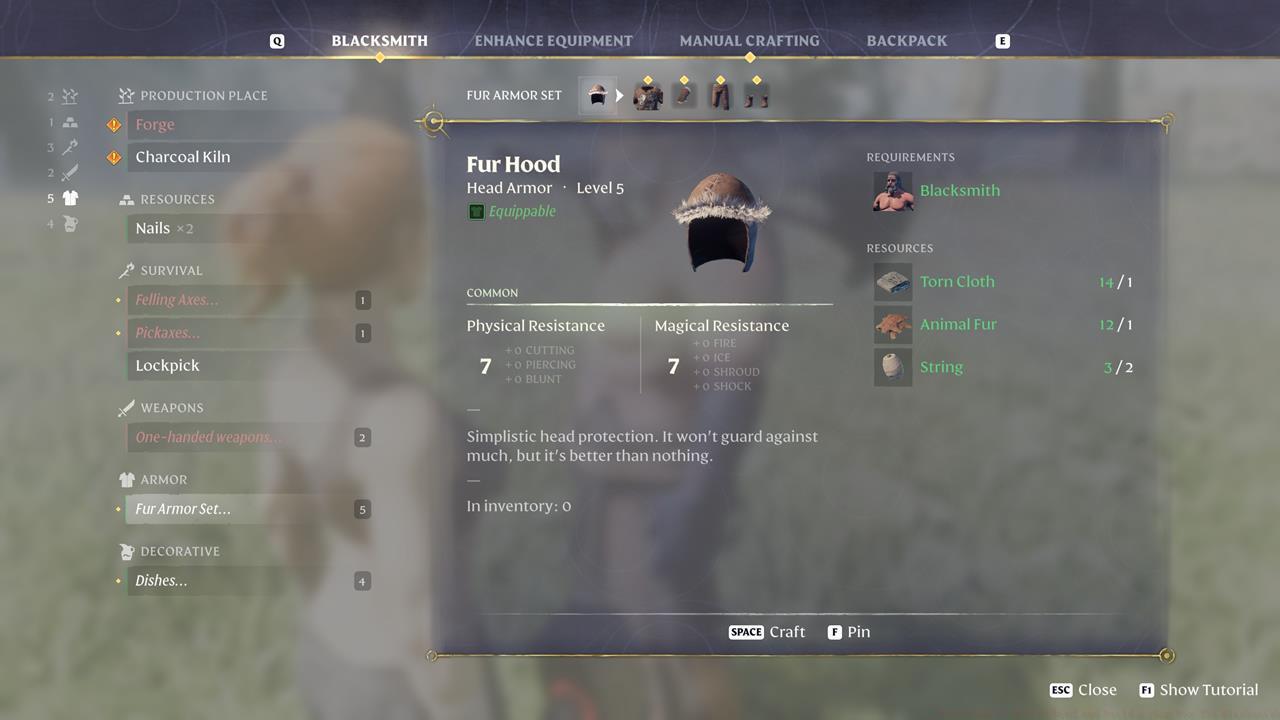Image resolution: width=1280 pixels, height=720 pixels.
Task: Click Show Tutorial at the bottom right
Action: click(x=1198, y=689)
